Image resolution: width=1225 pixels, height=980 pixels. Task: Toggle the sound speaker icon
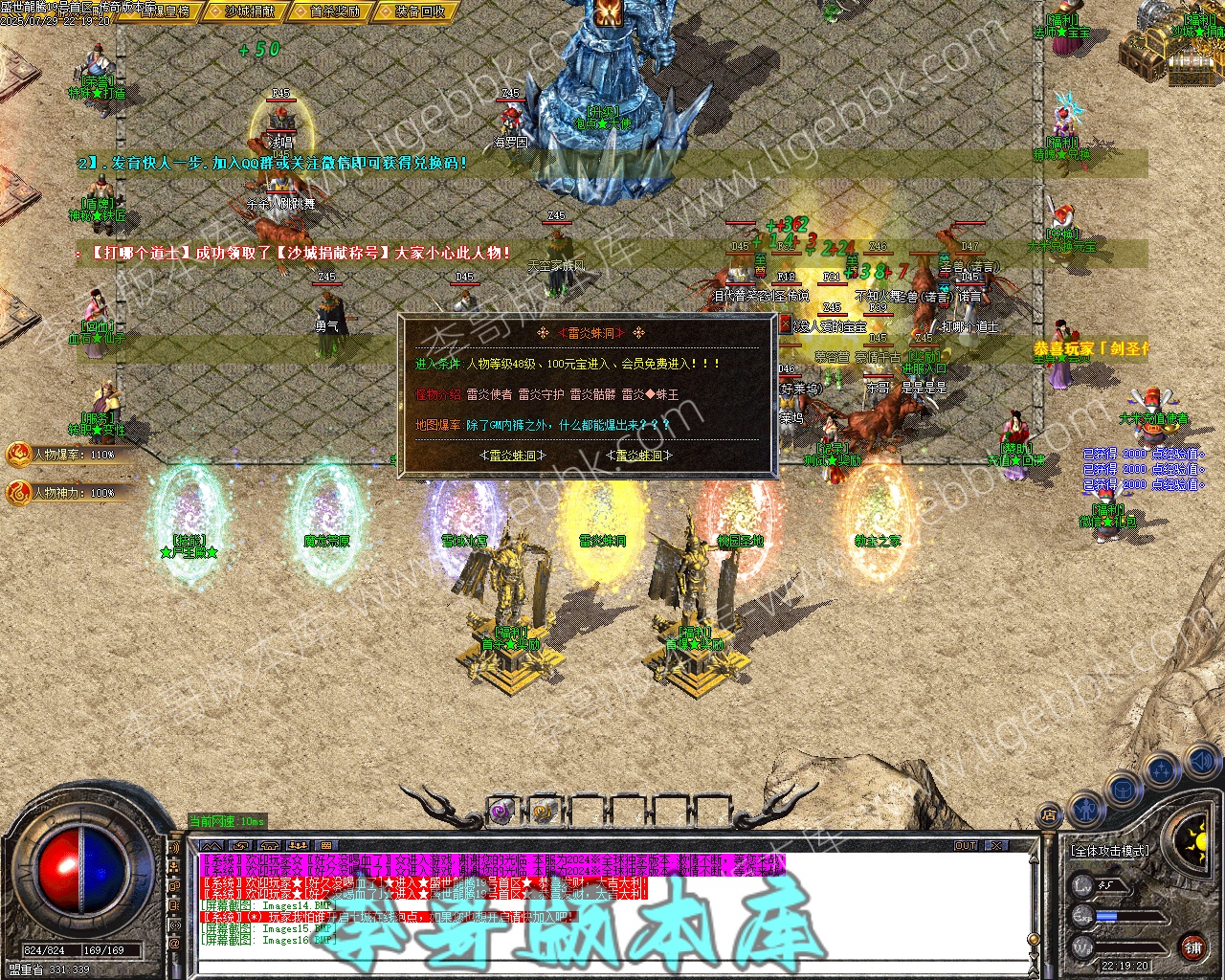pos(1201,762)
